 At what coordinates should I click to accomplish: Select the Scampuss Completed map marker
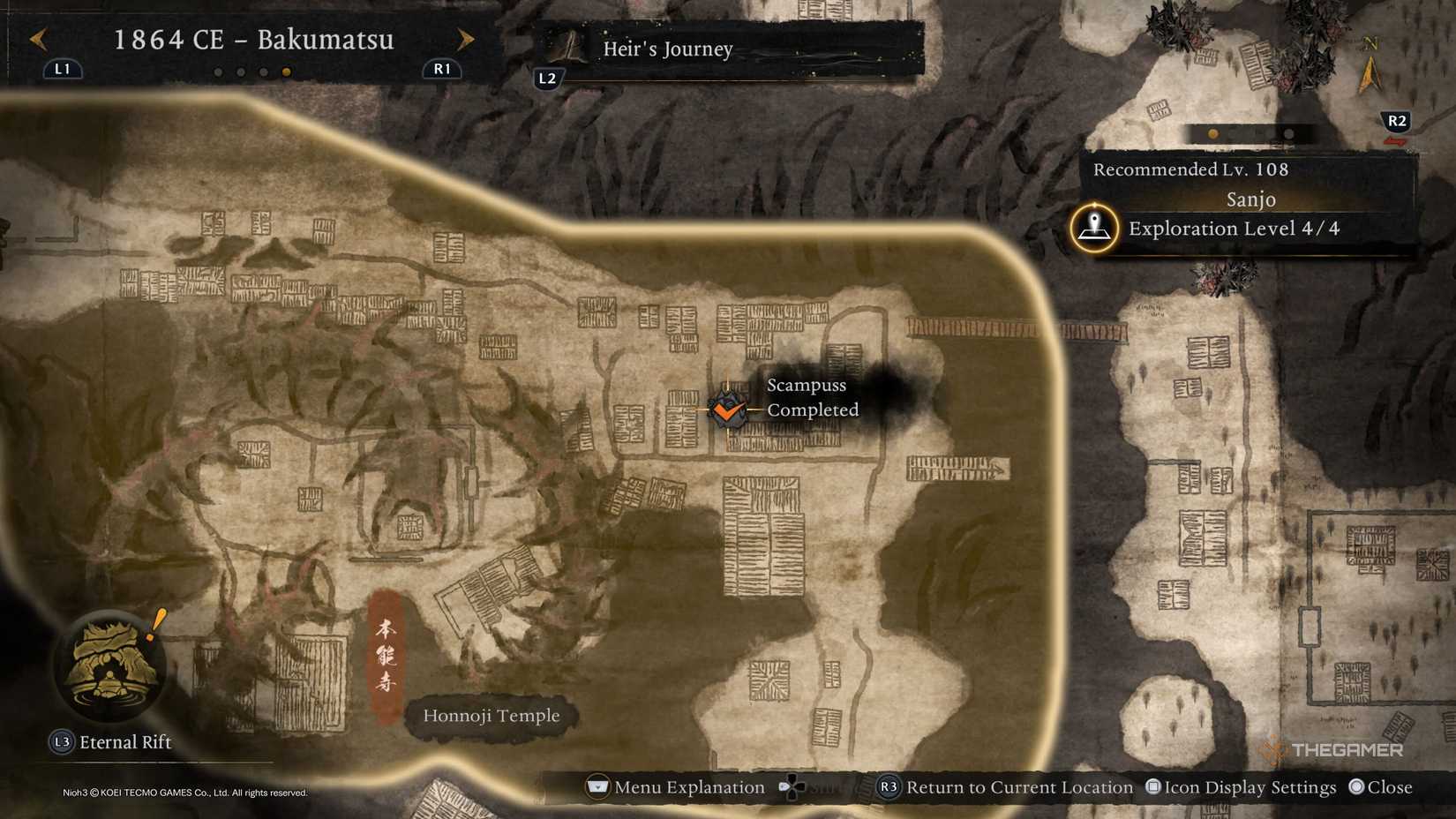727,409
